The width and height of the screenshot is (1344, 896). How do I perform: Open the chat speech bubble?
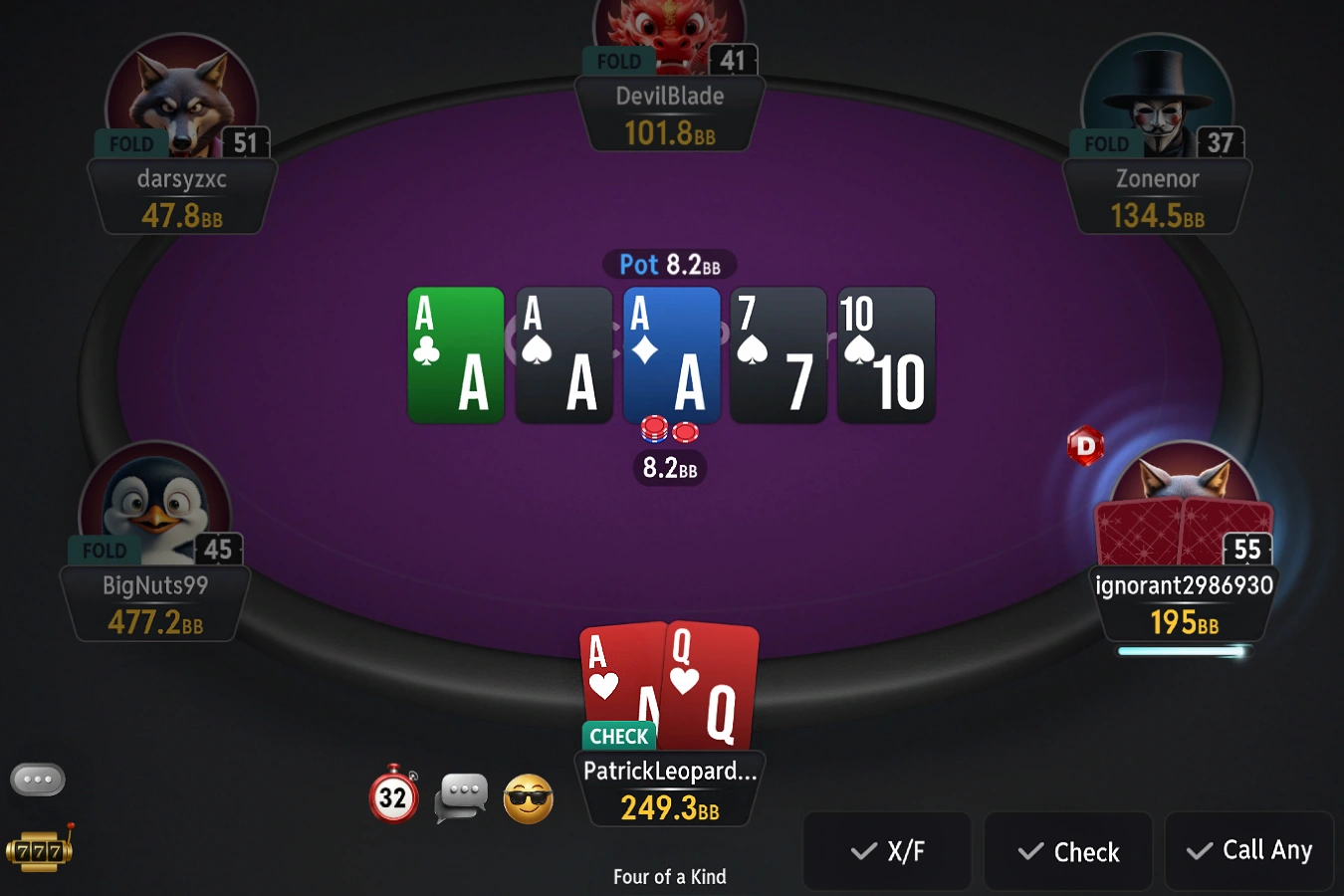(x=461, y=796)
